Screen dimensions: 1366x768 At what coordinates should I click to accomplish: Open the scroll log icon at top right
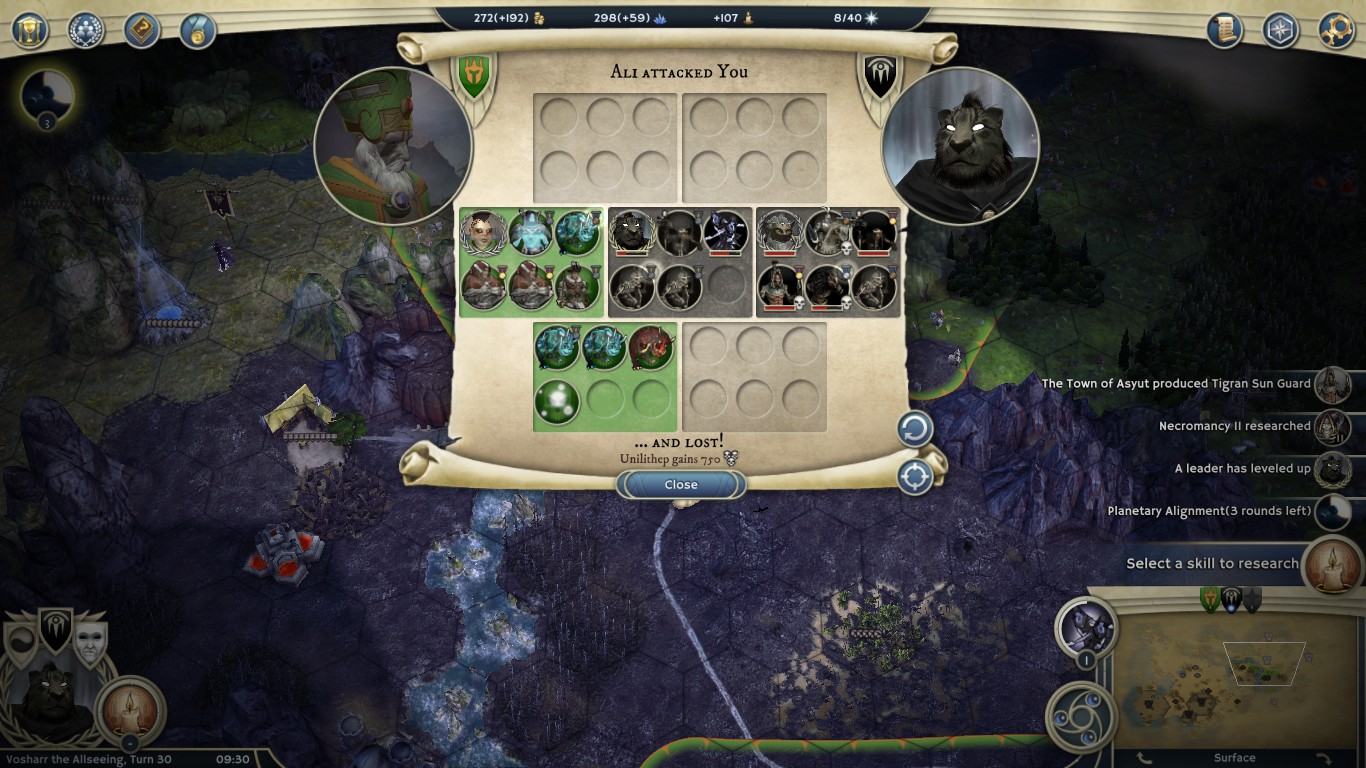1224,30
